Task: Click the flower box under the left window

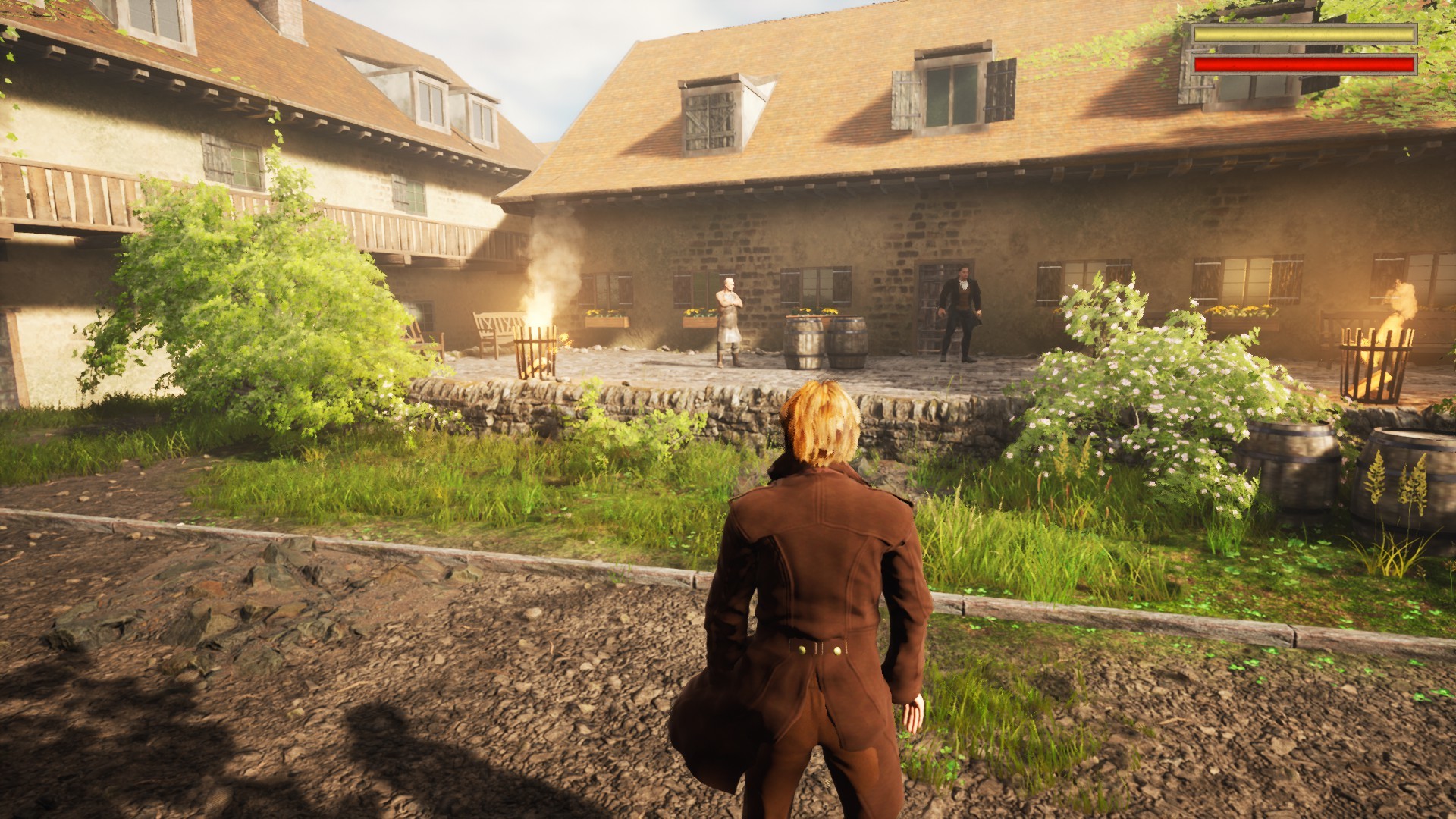Action: click(x=607, y=318)
